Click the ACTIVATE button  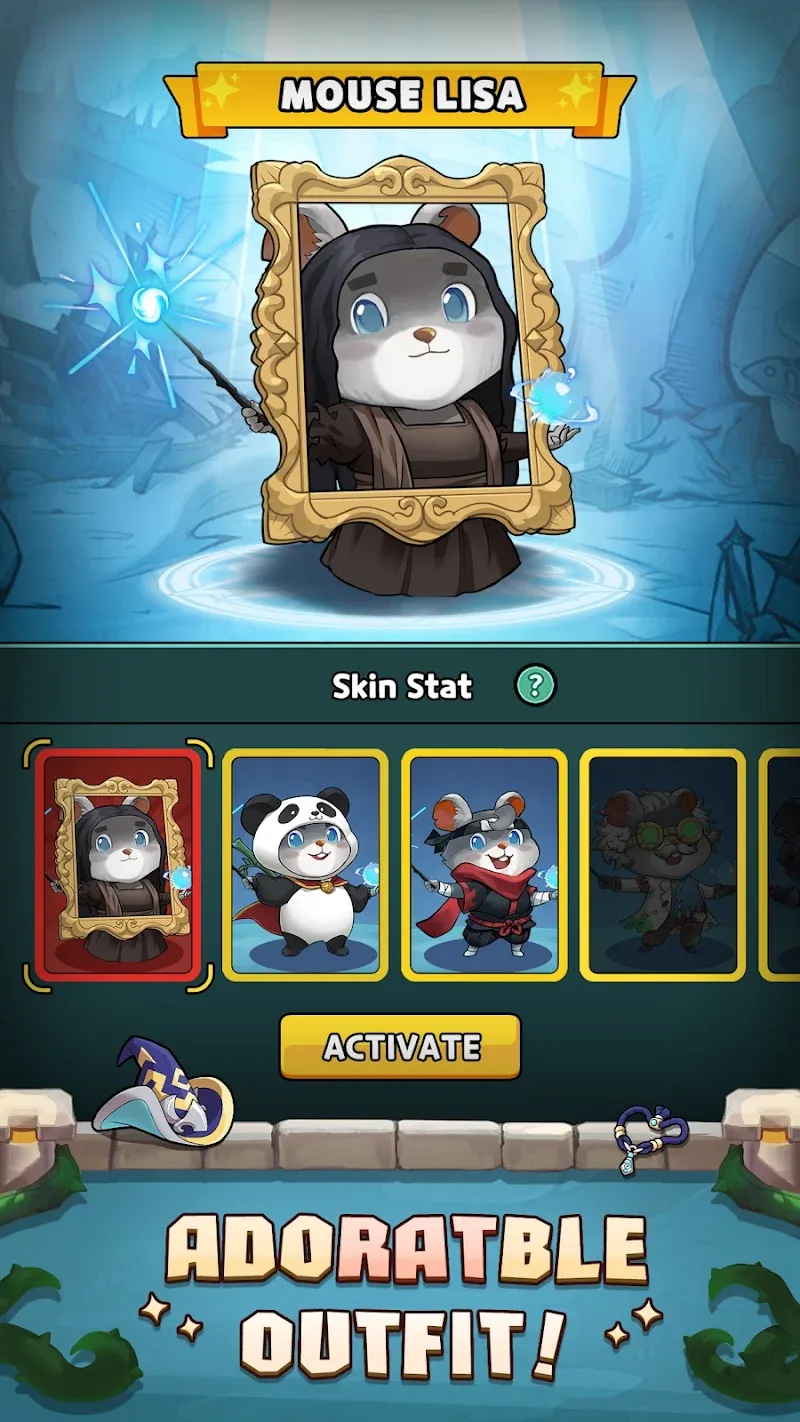click(400, 1046)
